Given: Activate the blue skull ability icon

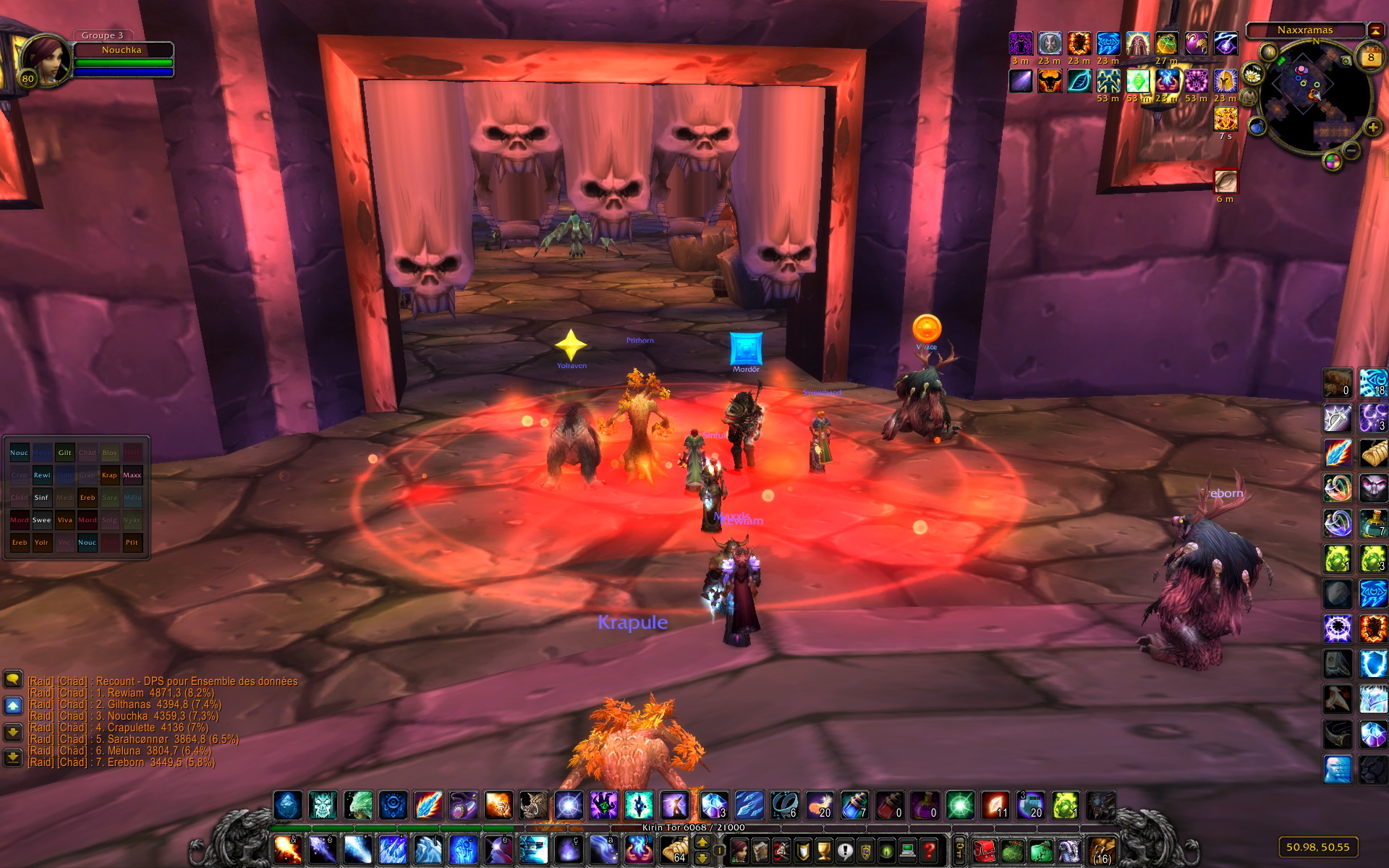Looking at the screenshot, I should [323, 805].
